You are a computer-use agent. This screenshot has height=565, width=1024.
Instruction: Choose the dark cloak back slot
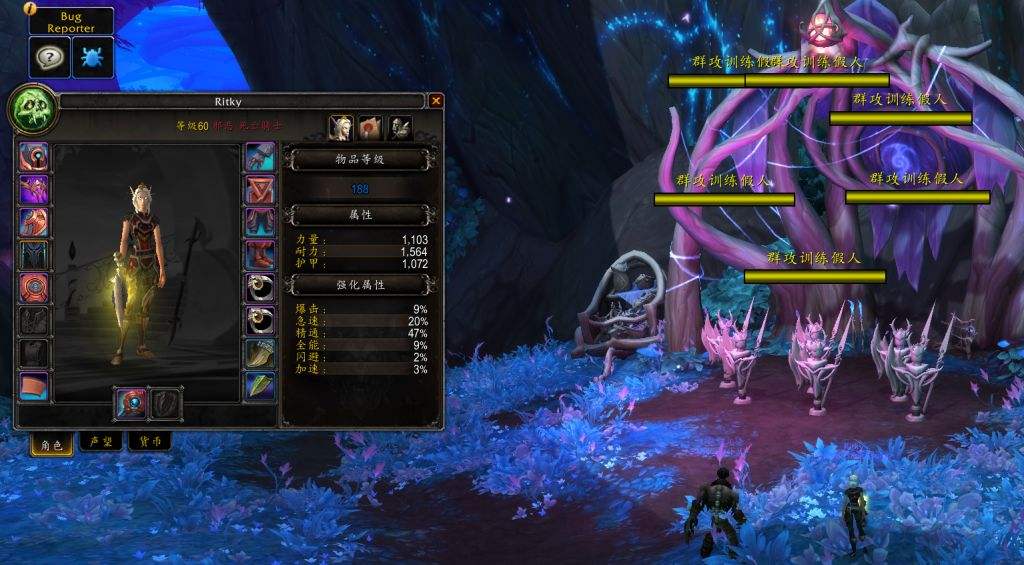click(34, 255)
